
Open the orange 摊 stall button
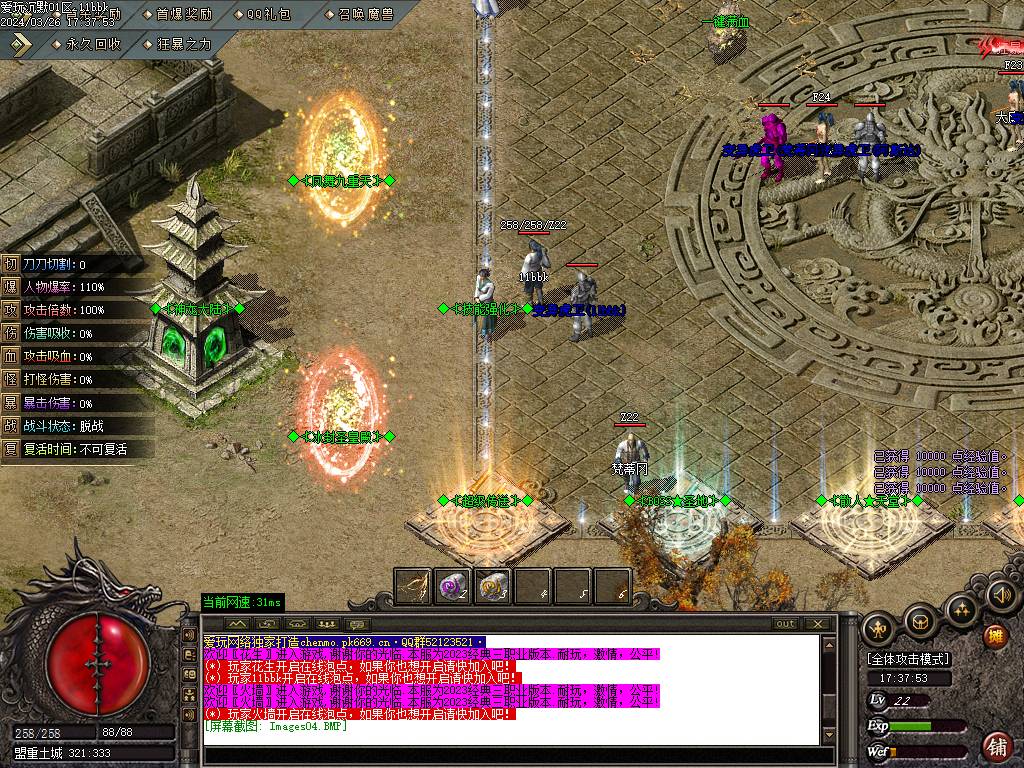tap(995, 635)
